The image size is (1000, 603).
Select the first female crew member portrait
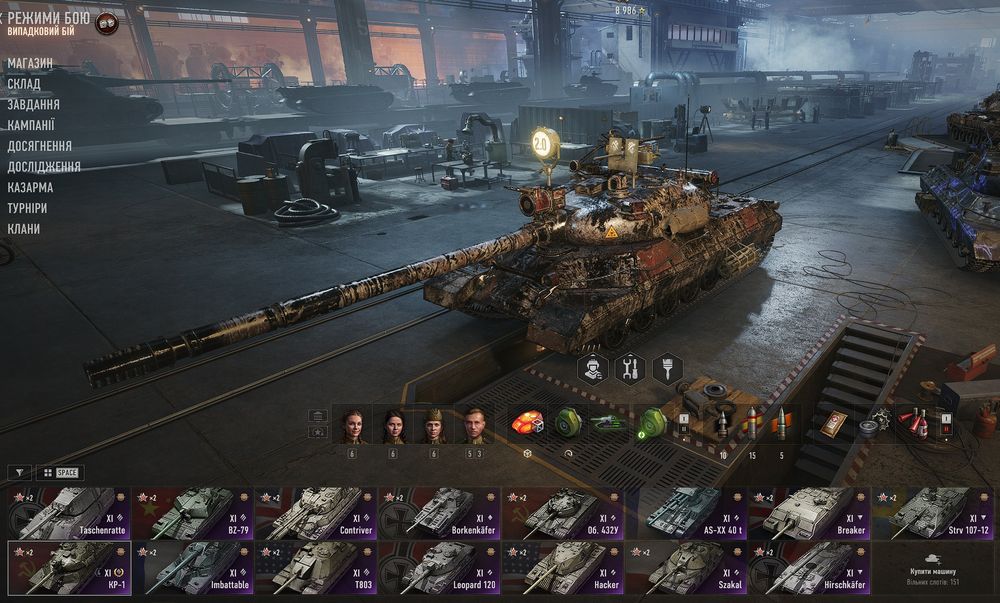click(x=352, y=426)
